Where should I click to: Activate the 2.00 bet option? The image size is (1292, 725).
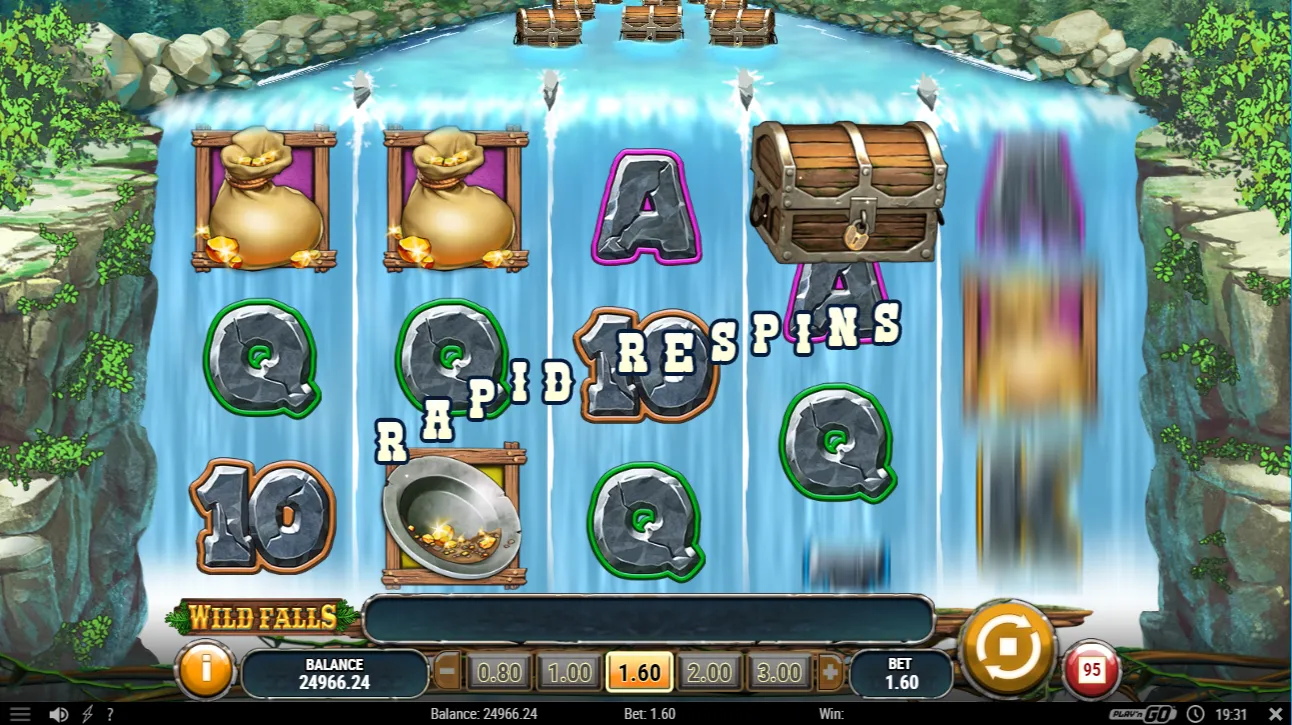pyautogui.click(x=709, y=673)
